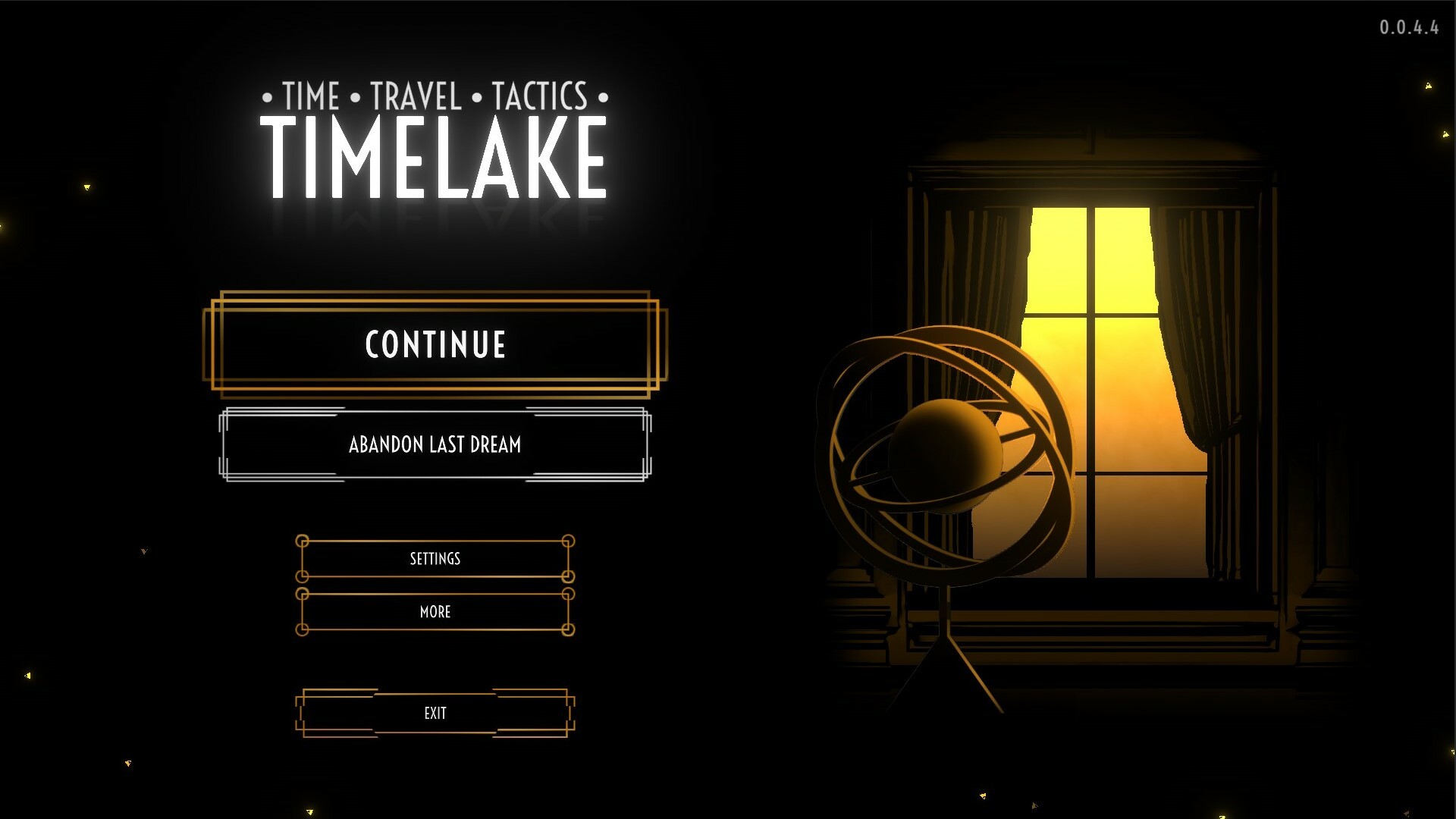Click the Time Travel Tactics subtitle

pyautogui.click(x=435, y=96)
